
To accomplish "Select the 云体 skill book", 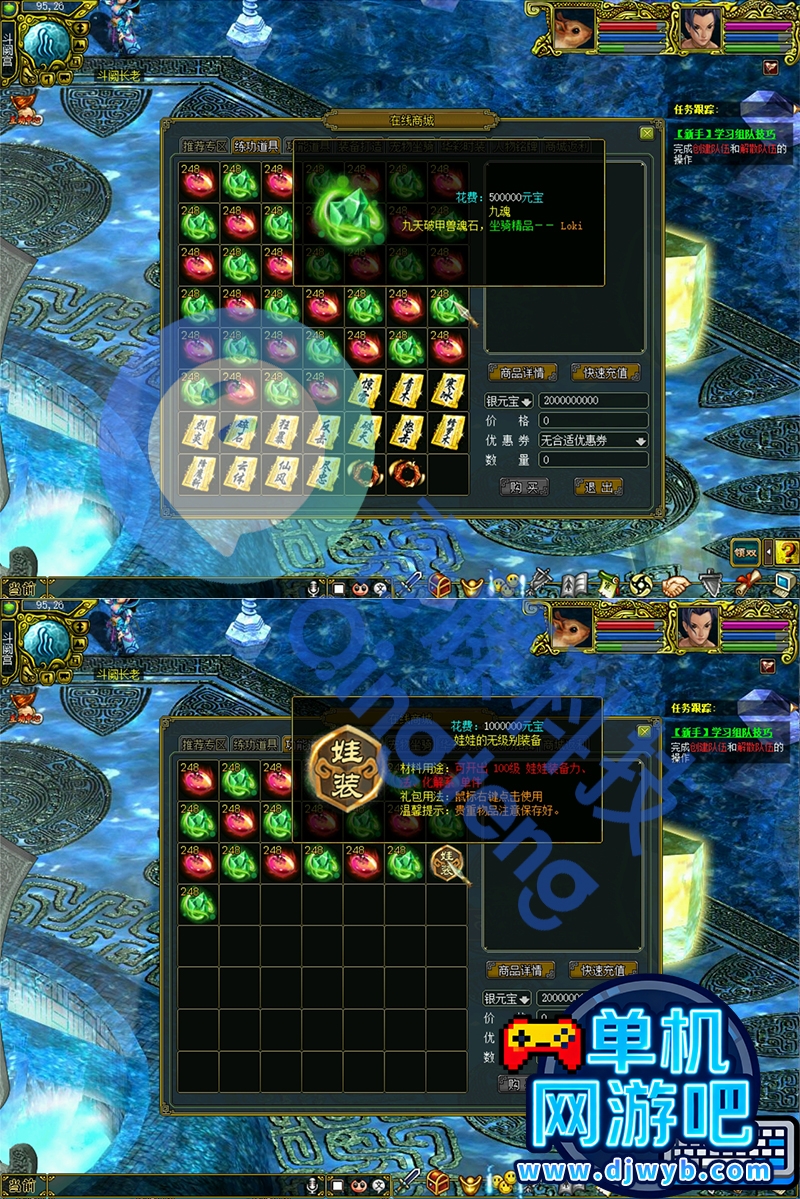I will coord(240,473).
